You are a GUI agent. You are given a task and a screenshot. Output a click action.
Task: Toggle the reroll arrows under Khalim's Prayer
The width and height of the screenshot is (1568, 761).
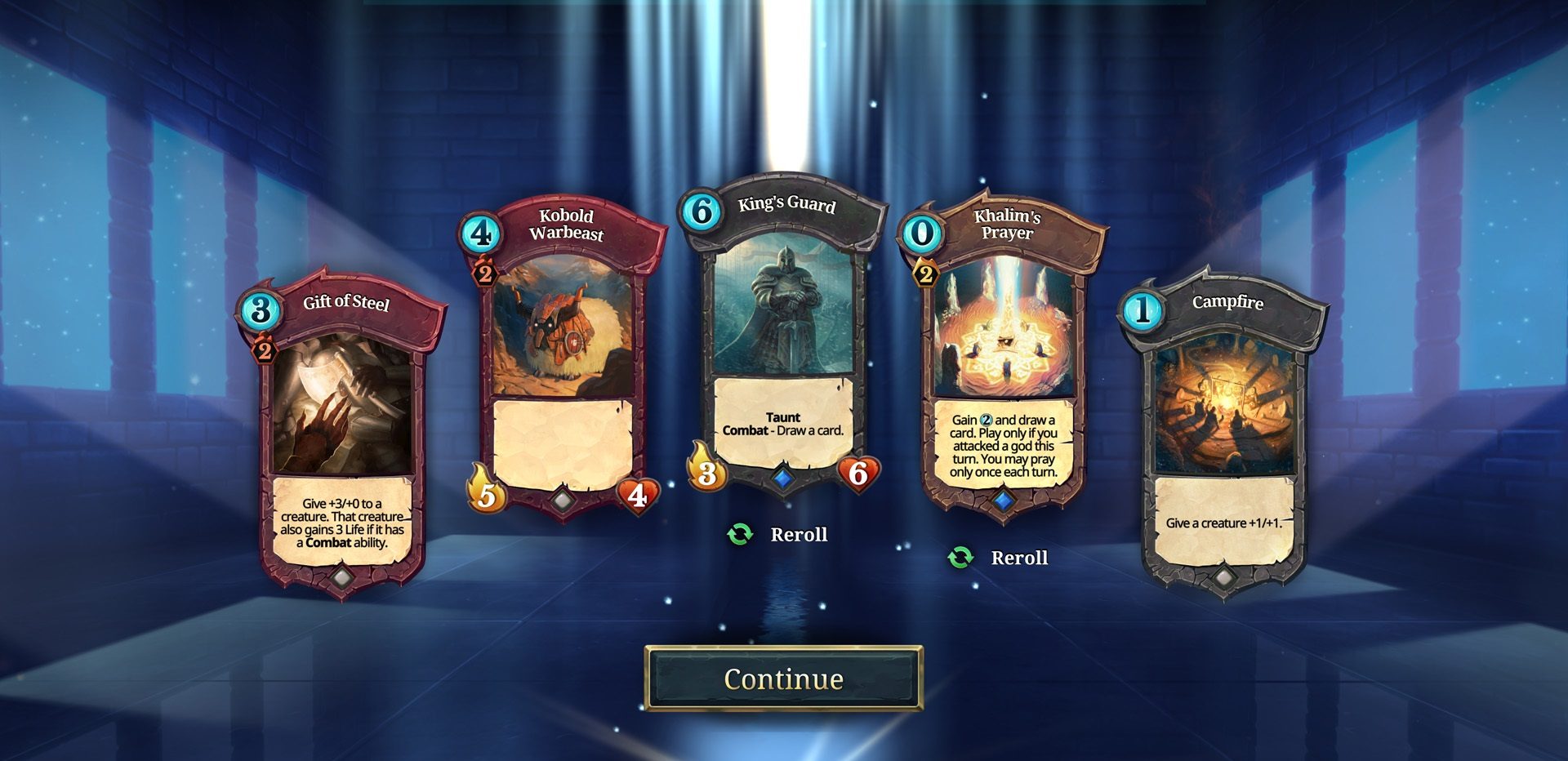point(960,559)
